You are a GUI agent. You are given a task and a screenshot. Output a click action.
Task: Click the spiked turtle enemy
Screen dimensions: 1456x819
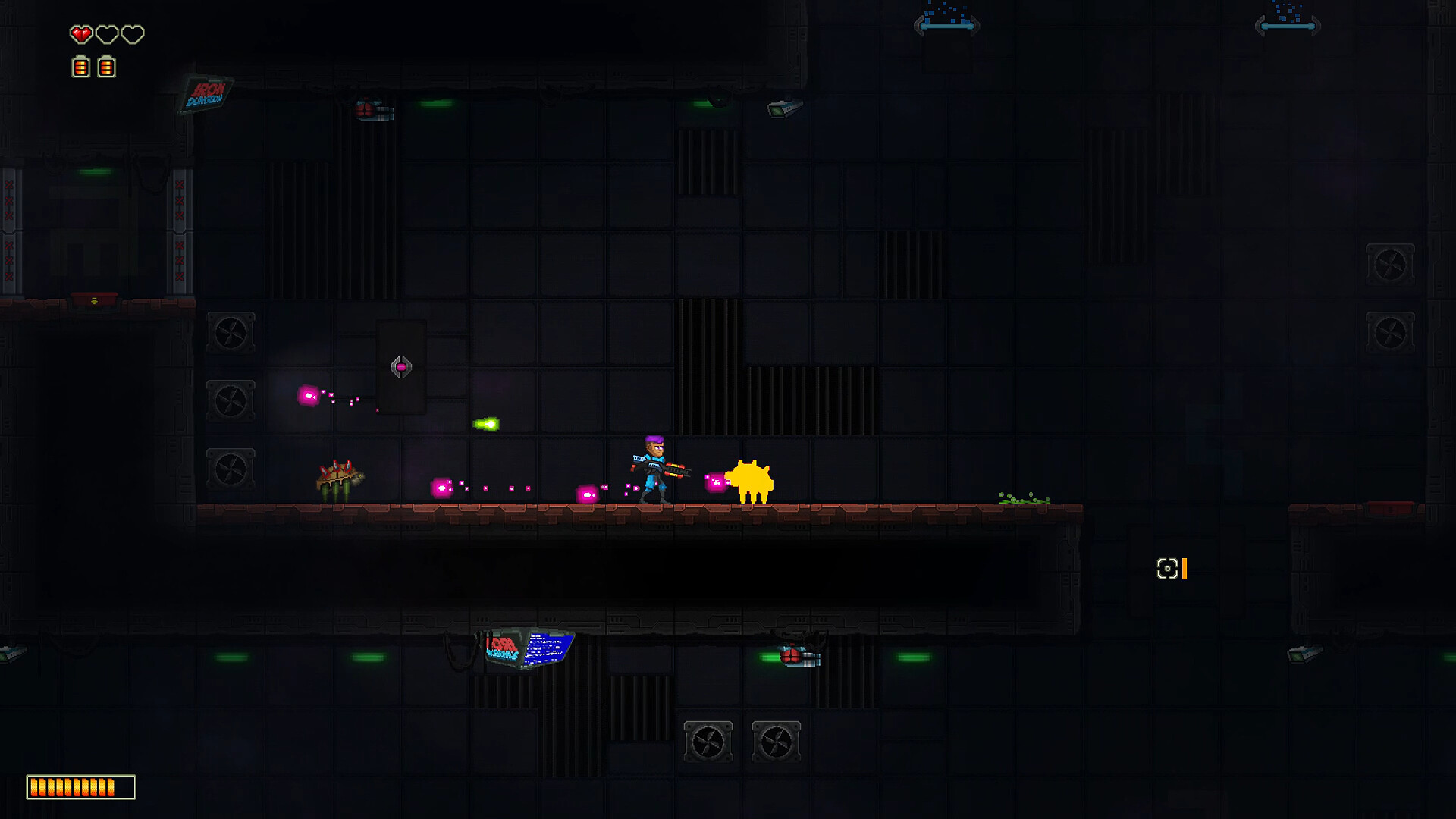(339, 479)
